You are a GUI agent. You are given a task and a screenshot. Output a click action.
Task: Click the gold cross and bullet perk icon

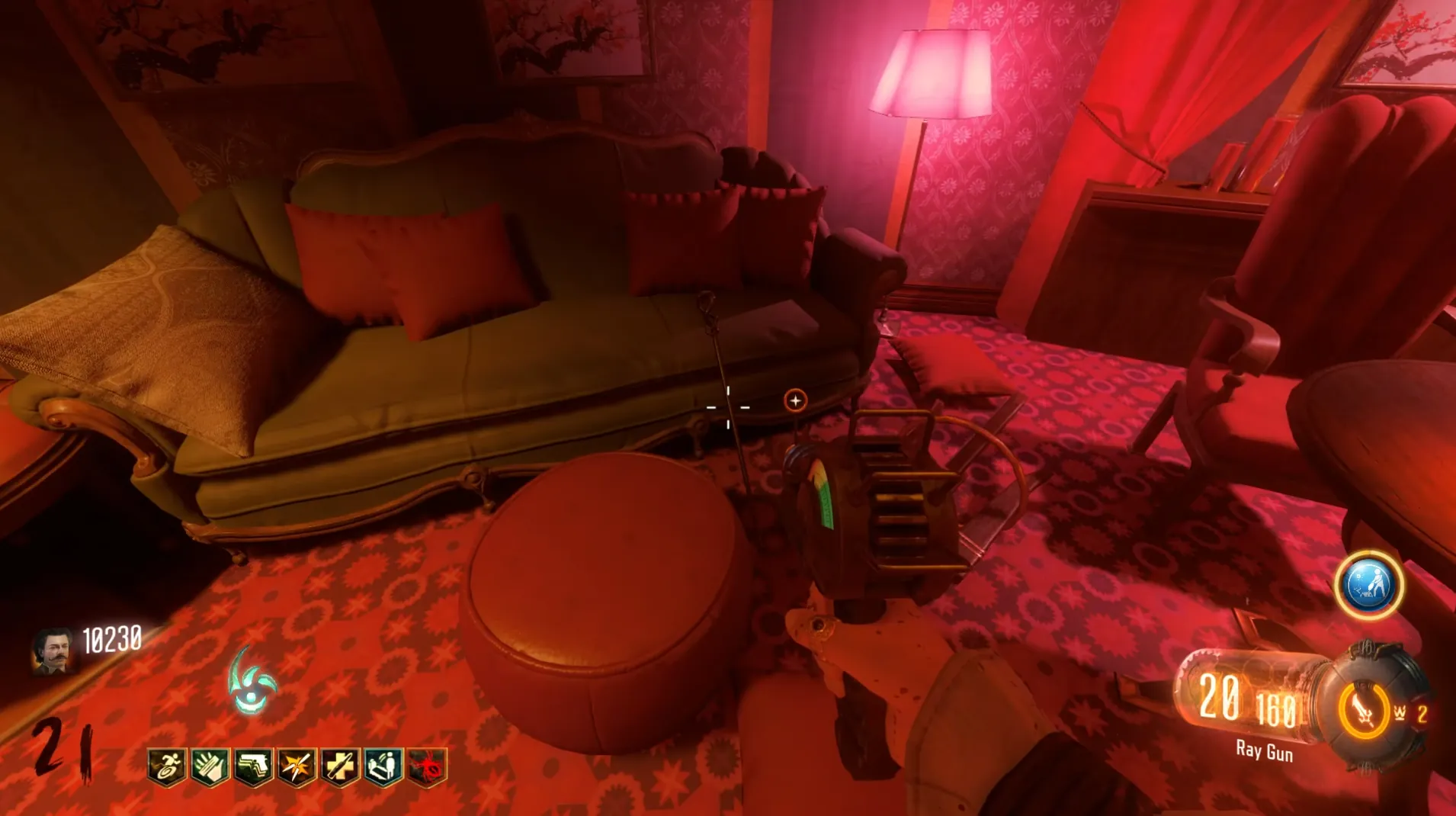click(x=340, y=766)
